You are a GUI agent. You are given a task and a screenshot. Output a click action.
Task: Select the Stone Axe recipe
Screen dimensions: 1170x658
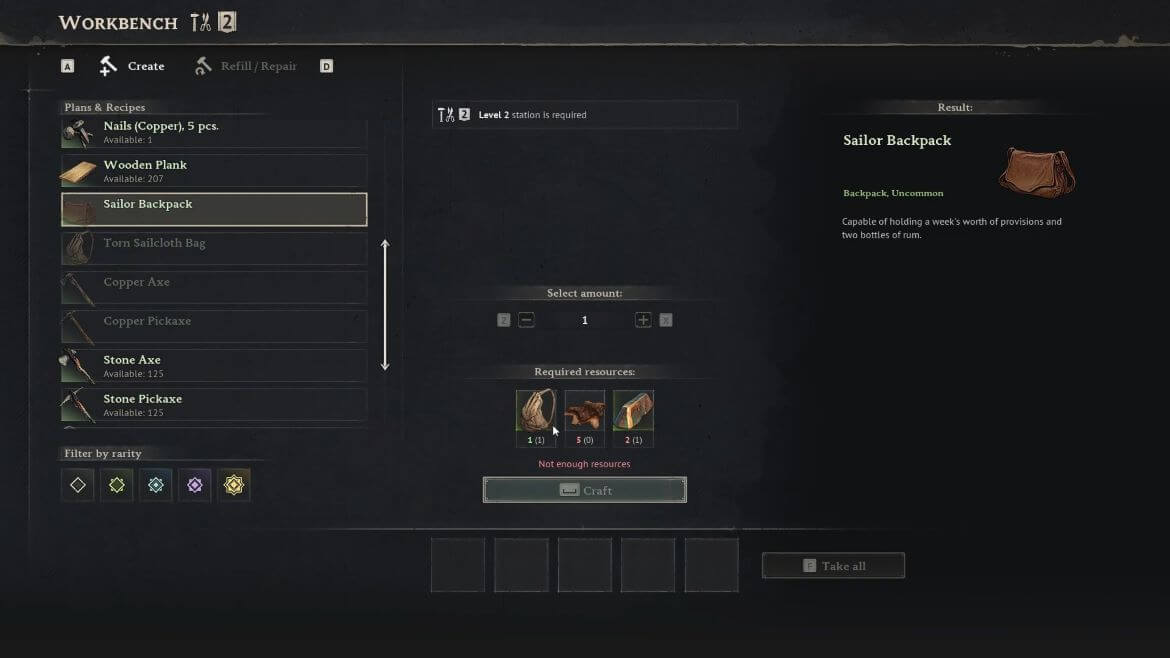coord(214,366)
